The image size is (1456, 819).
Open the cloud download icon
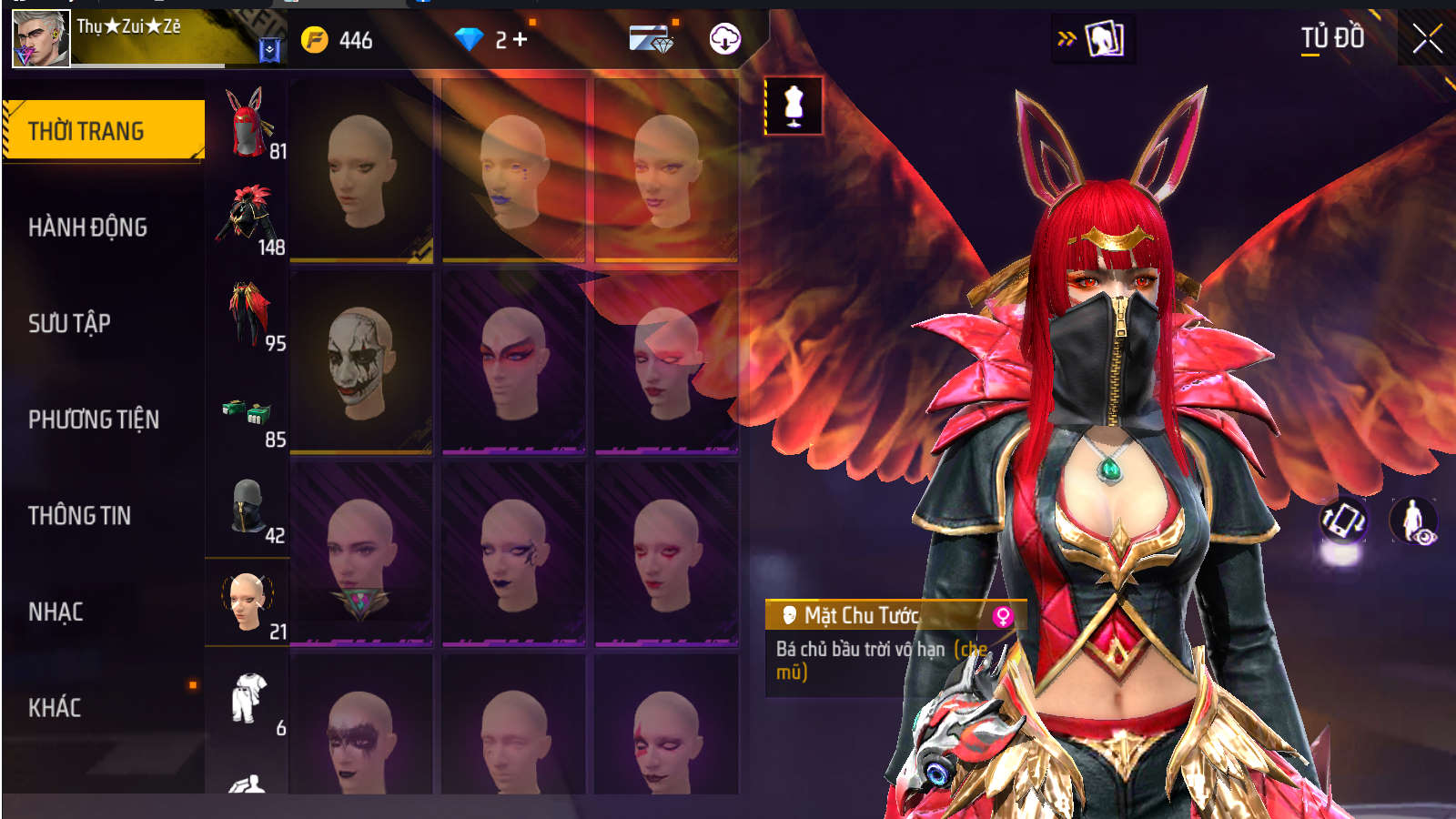724,39
